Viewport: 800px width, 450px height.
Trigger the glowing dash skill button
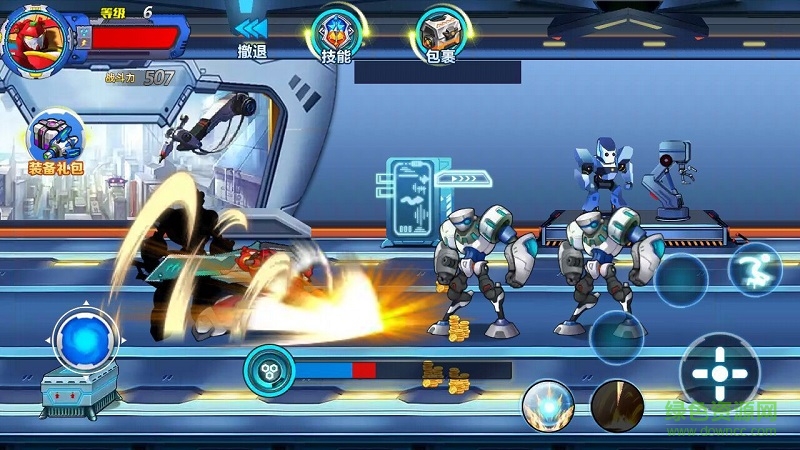[757, 270]
